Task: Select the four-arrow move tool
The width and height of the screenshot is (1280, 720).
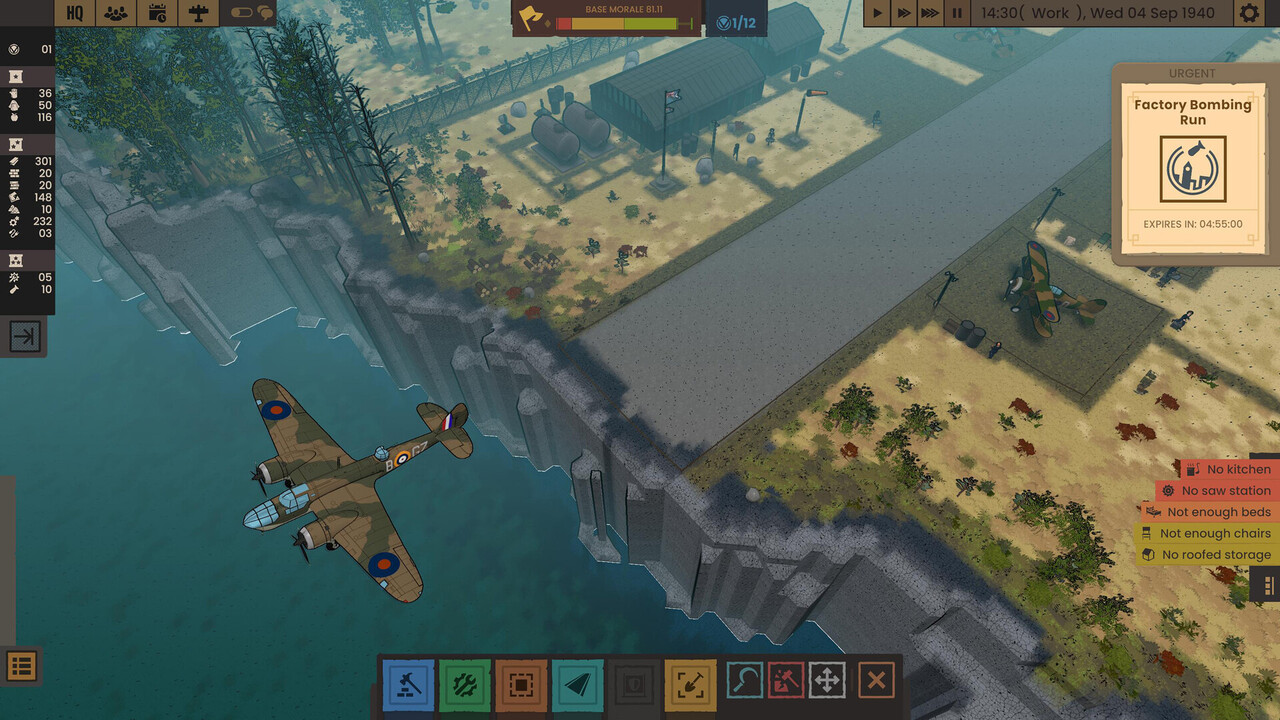Action: coord(827,681)
